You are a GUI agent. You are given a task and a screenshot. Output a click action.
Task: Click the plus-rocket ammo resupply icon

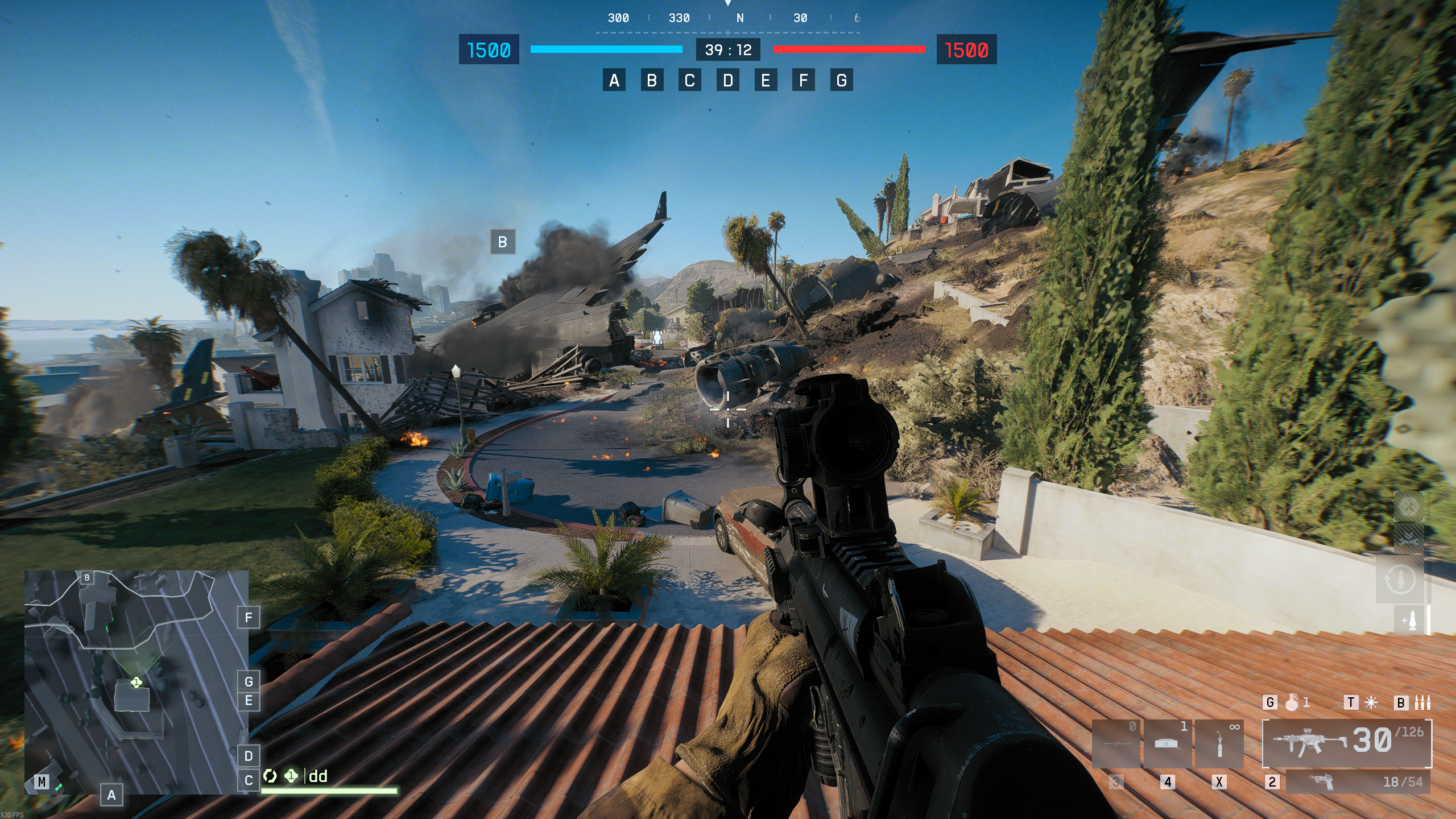(1410, 620)
